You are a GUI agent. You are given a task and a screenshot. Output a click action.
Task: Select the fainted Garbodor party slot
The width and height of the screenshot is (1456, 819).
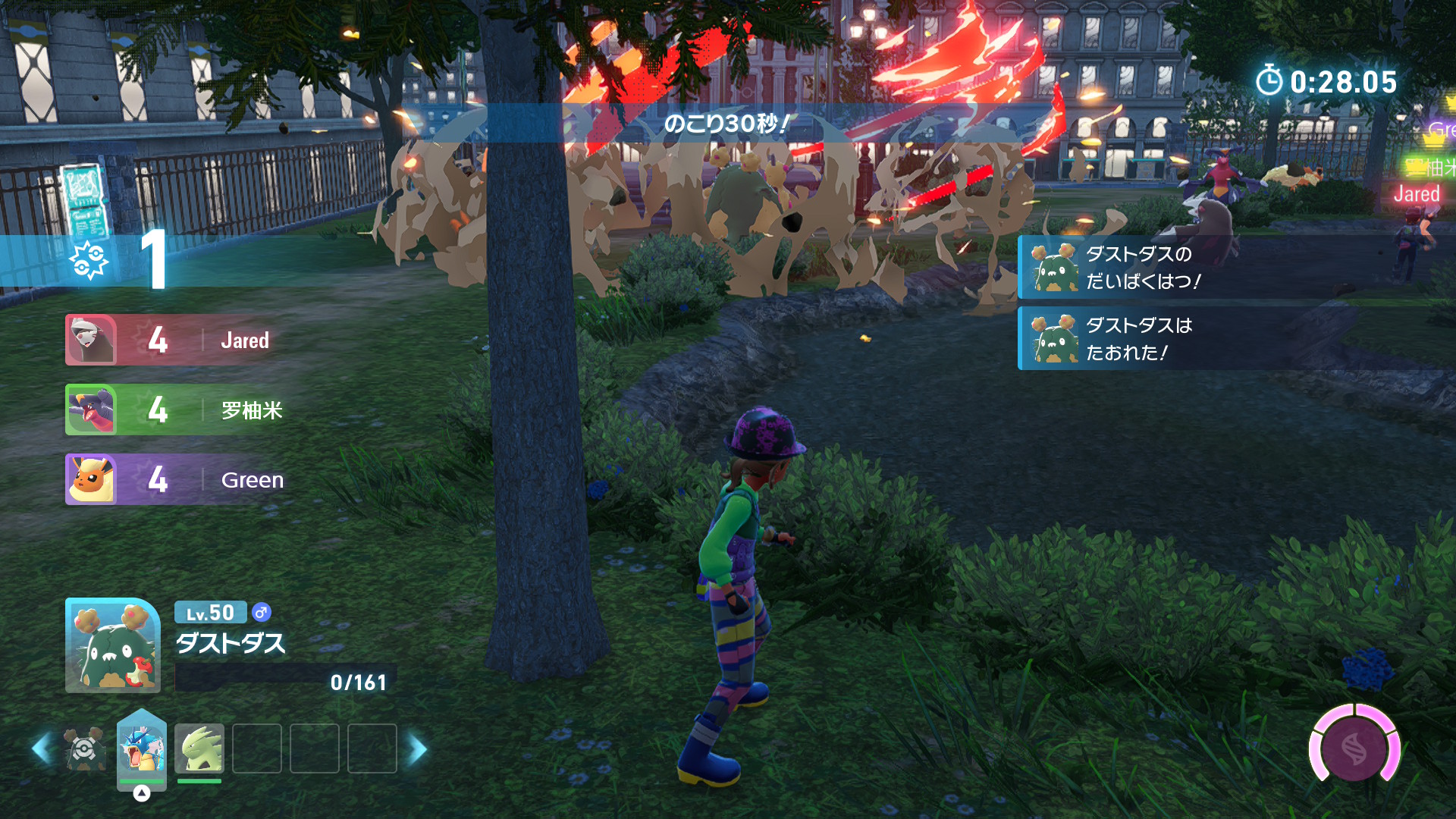[85, 748]
